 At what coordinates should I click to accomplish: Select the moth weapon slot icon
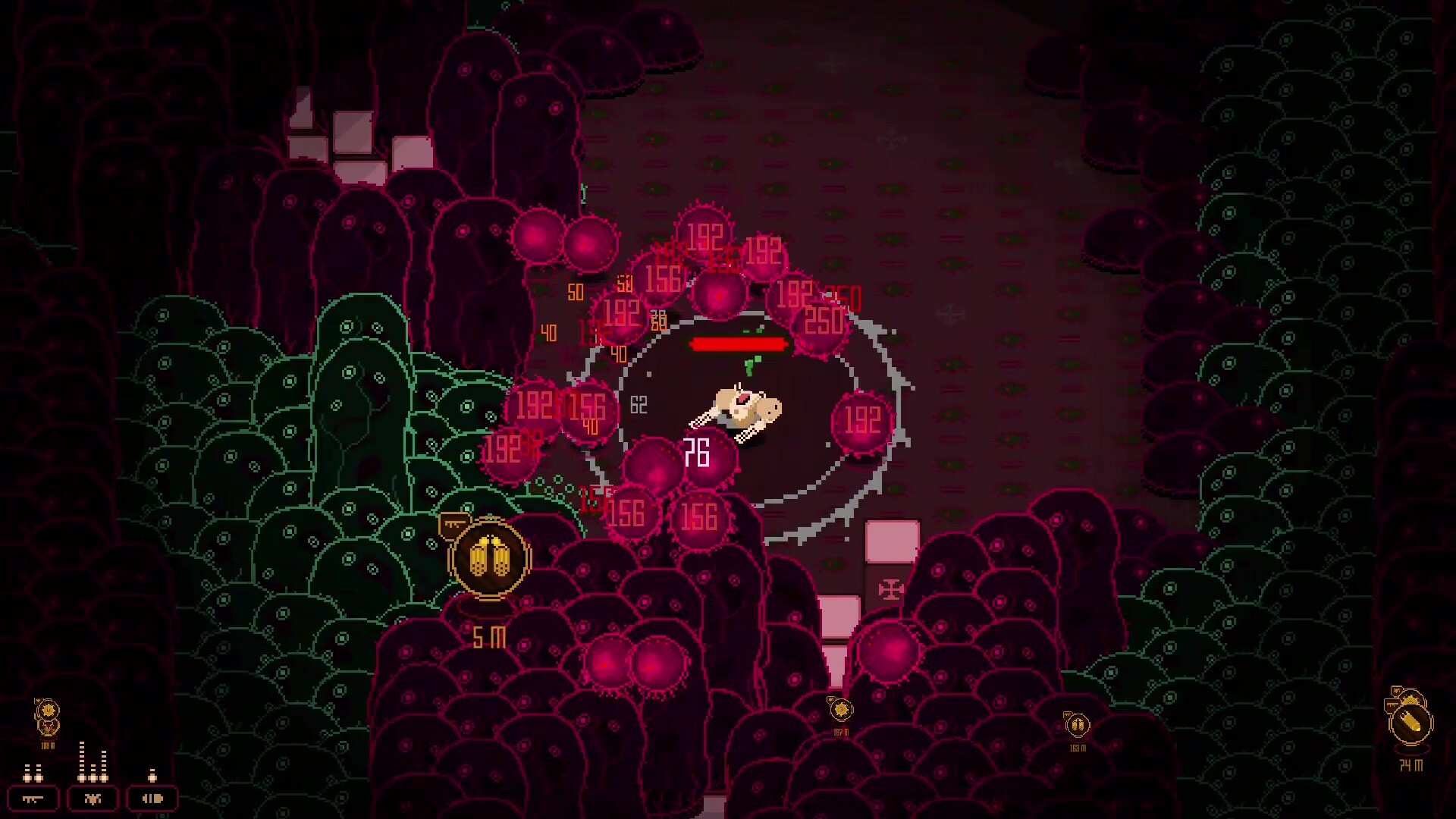(93, 798)
